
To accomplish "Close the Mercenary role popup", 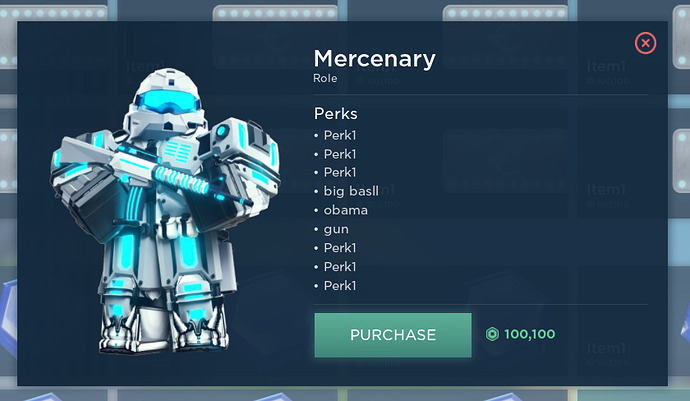I will pos(646,43).
